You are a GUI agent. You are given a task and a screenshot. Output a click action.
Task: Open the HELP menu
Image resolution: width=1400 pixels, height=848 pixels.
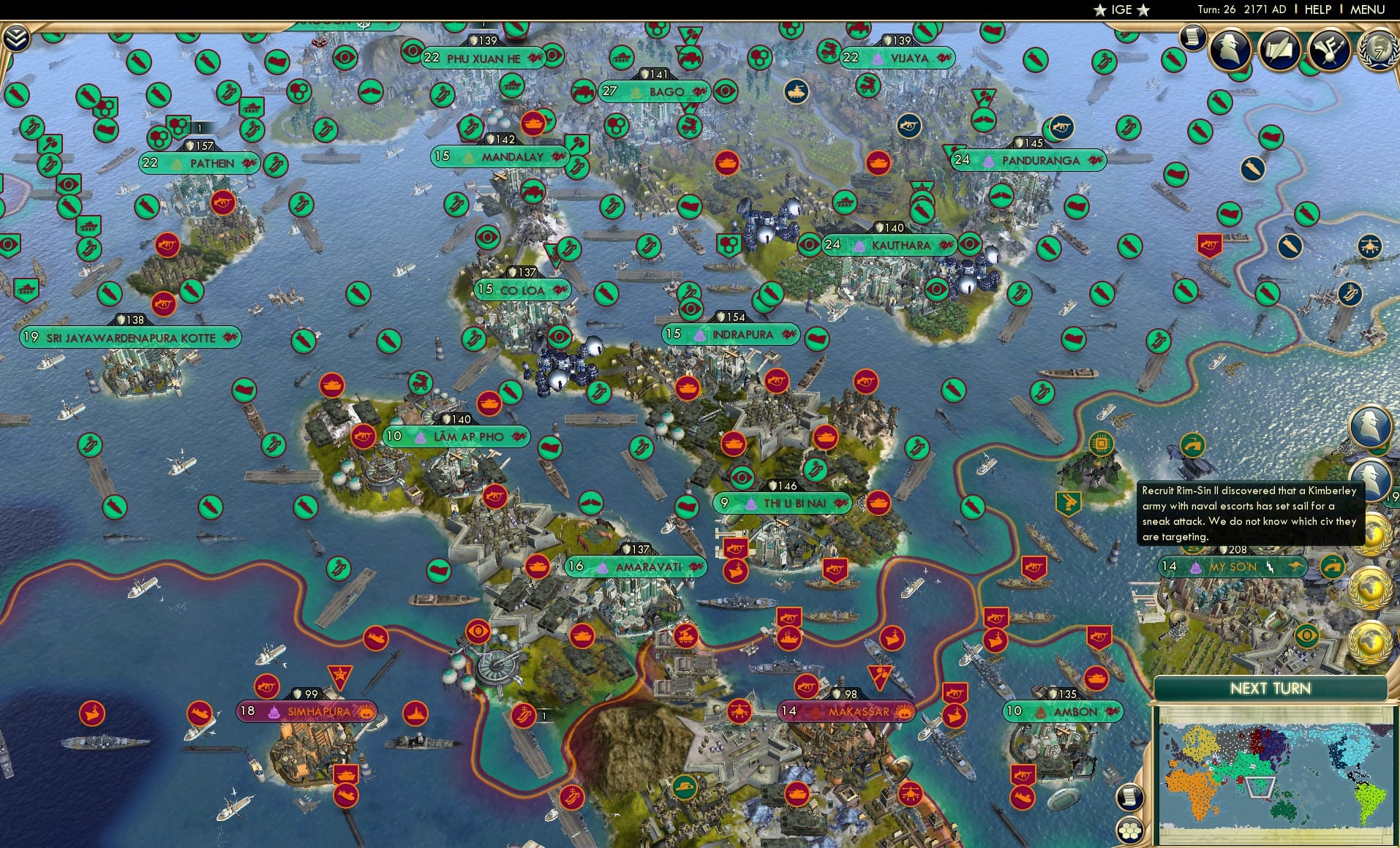click(x=1318, y=10)
